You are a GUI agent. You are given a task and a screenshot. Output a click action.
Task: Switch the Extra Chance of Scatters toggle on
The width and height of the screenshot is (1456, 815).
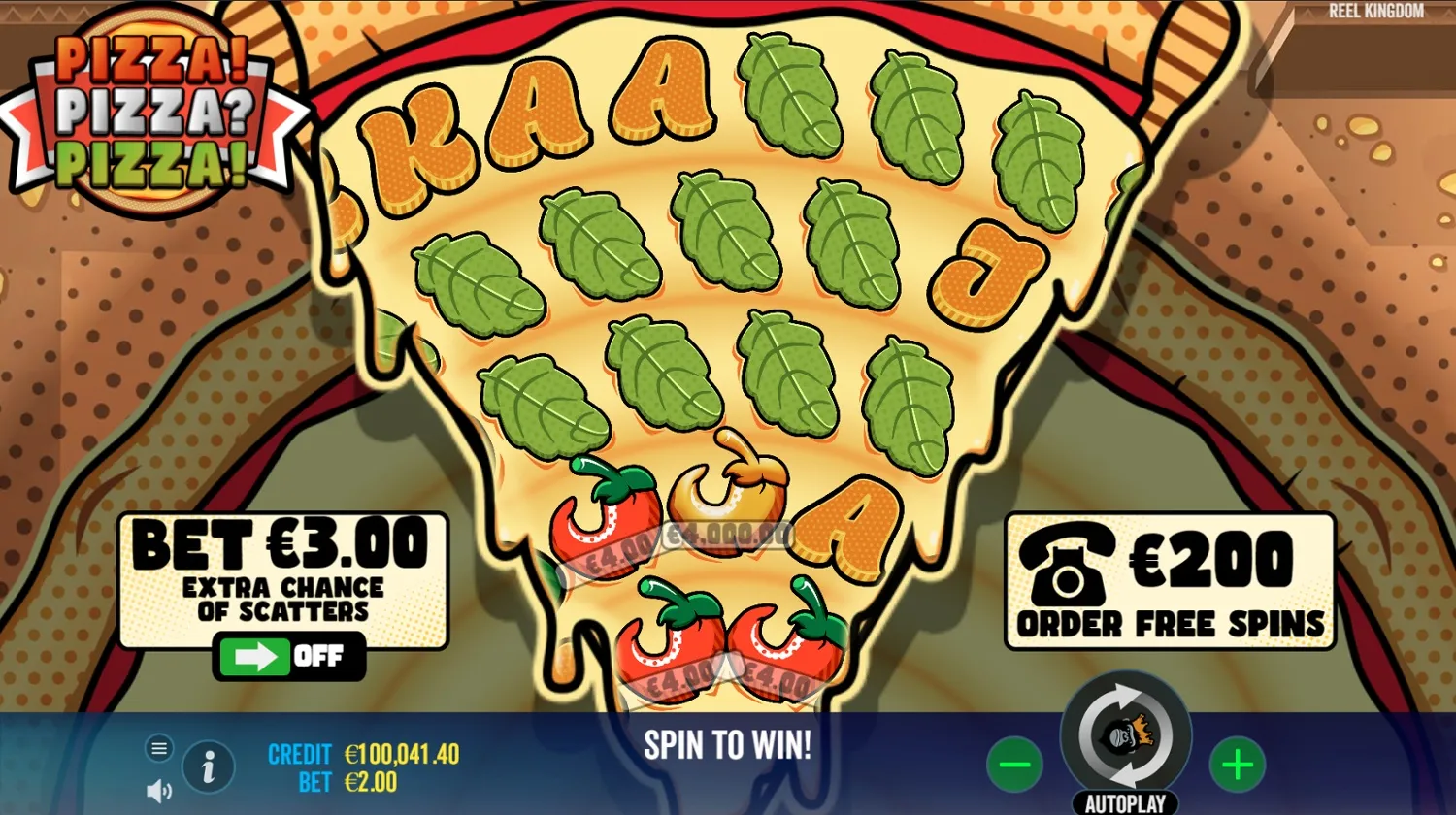[x=289, y=656]
